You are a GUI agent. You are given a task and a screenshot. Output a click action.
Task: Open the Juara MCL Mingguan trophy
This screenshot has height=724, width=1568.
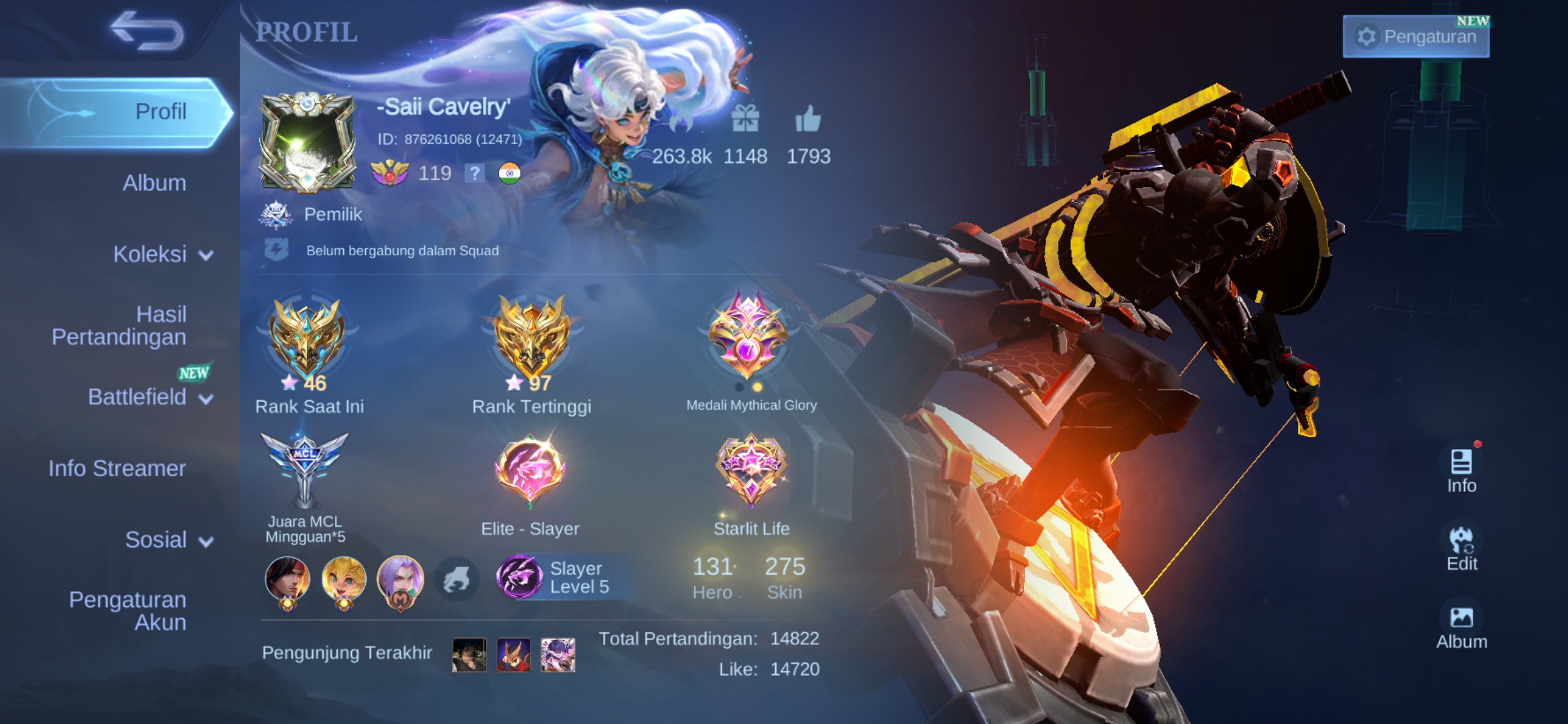(305, 469)
